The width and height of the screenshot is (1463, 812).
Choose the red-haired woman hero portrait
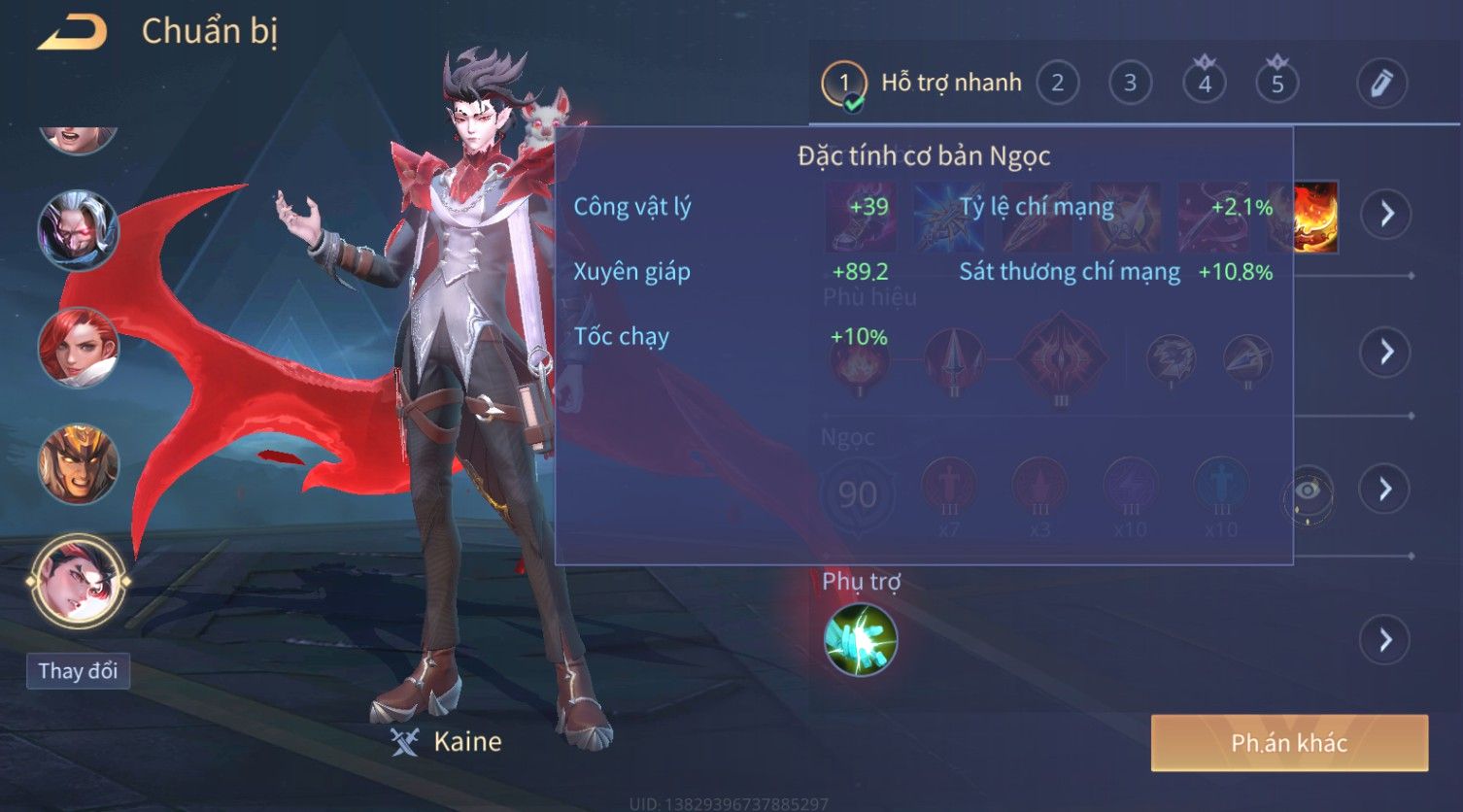[x=78, y=347]
